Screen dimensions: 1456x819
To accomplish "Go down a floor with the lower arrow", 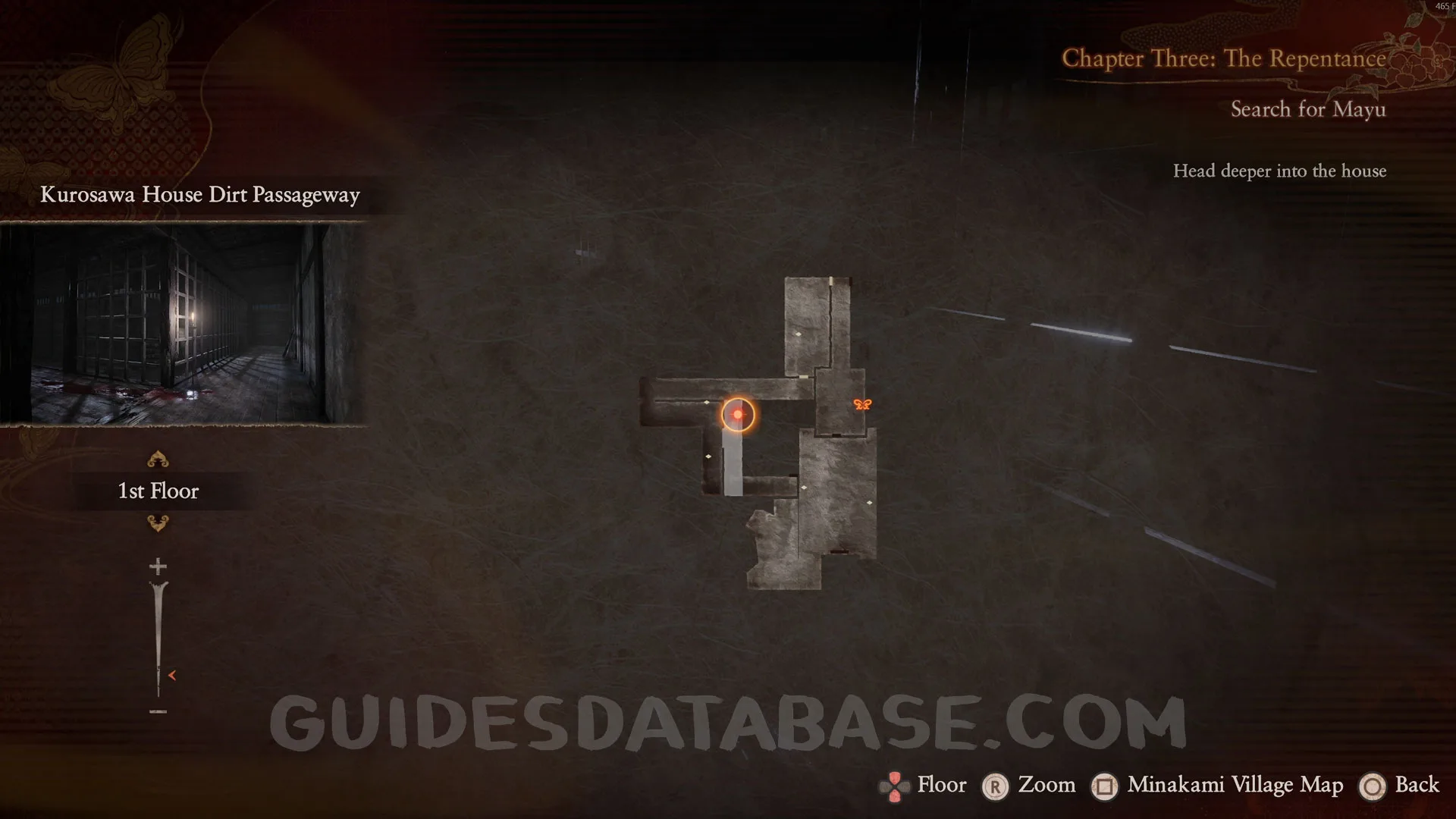I will [x=158, y=523].
